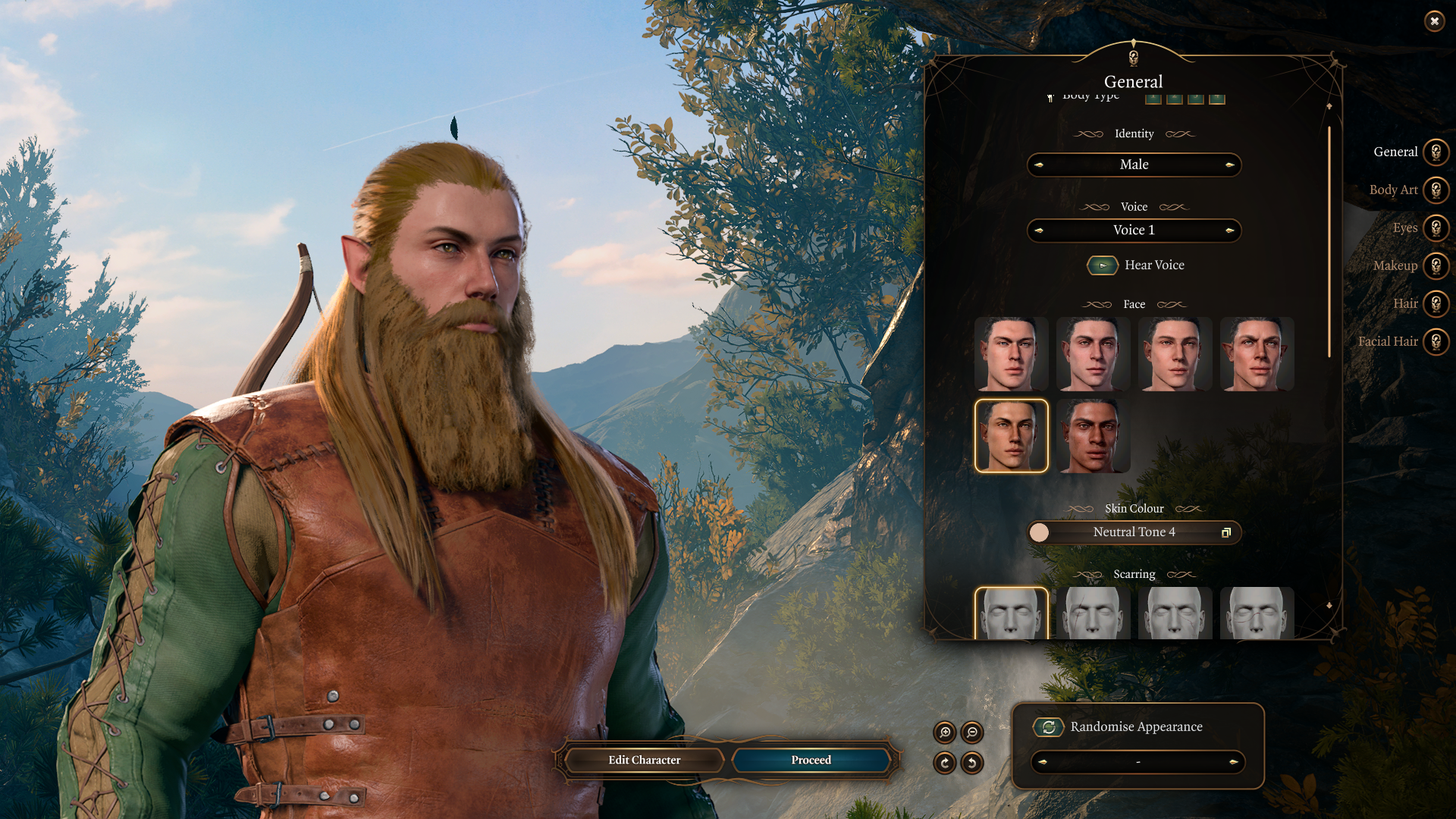Open the copy icon beside Neutral Tone 4

(1227, 532)
